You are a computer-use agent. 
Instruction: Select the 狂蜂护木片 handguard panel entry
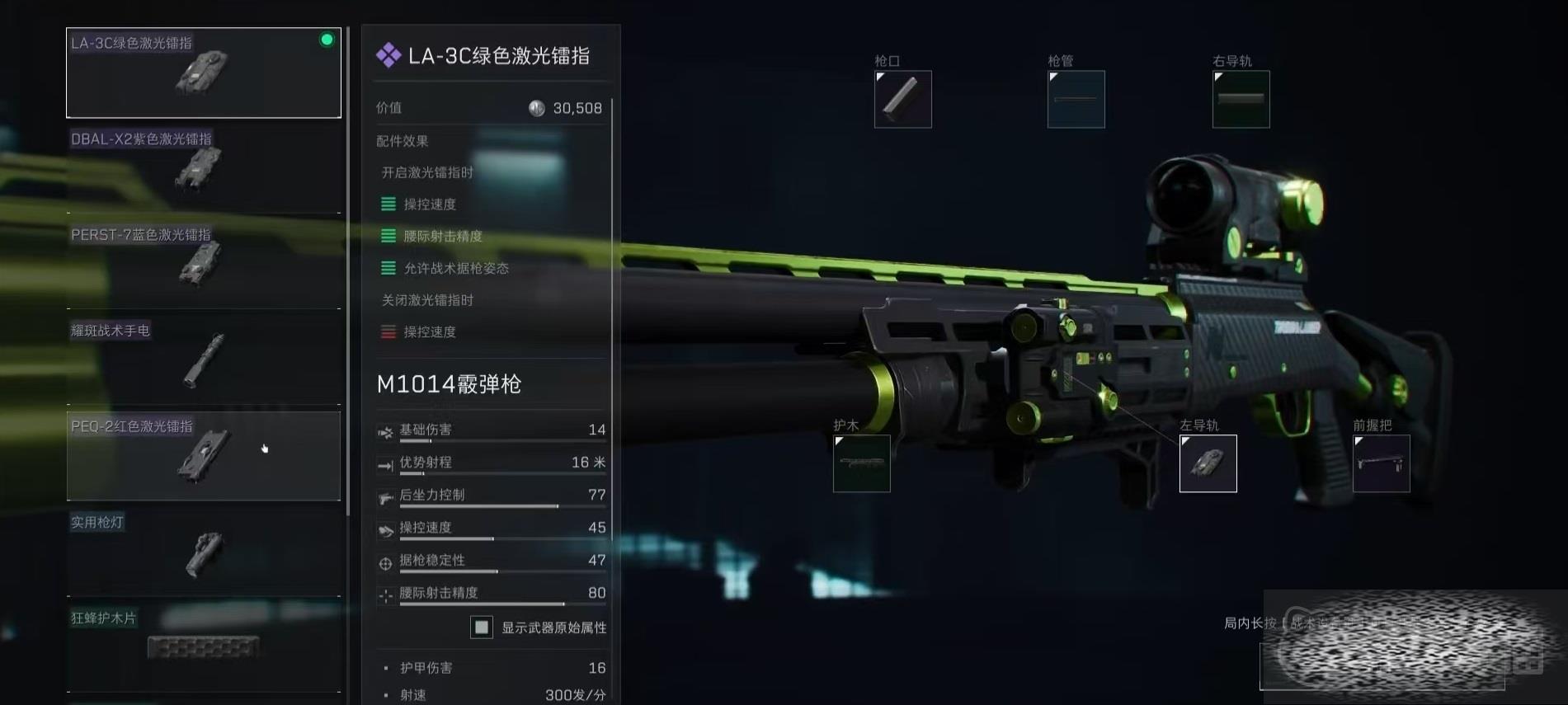[203, 645]
